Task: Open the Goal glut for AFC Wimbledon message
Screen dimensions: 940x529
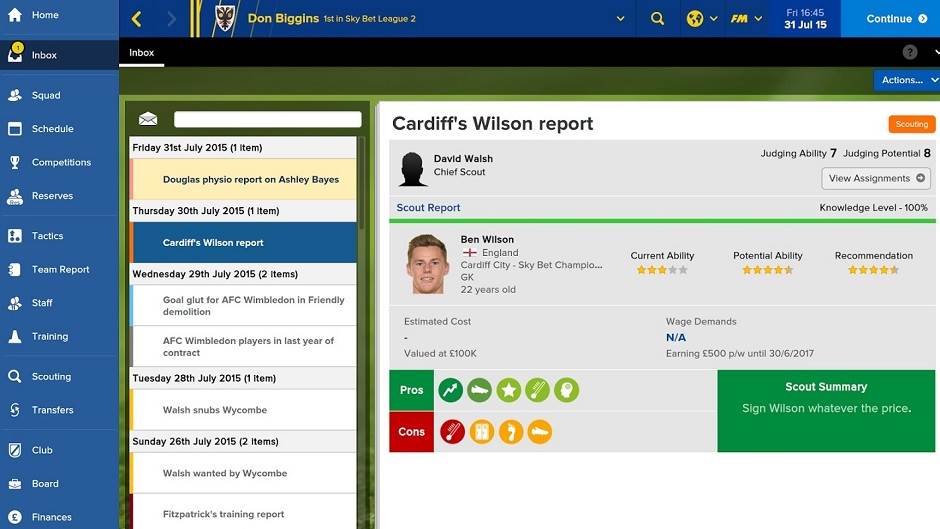Action: click(253, 305)
